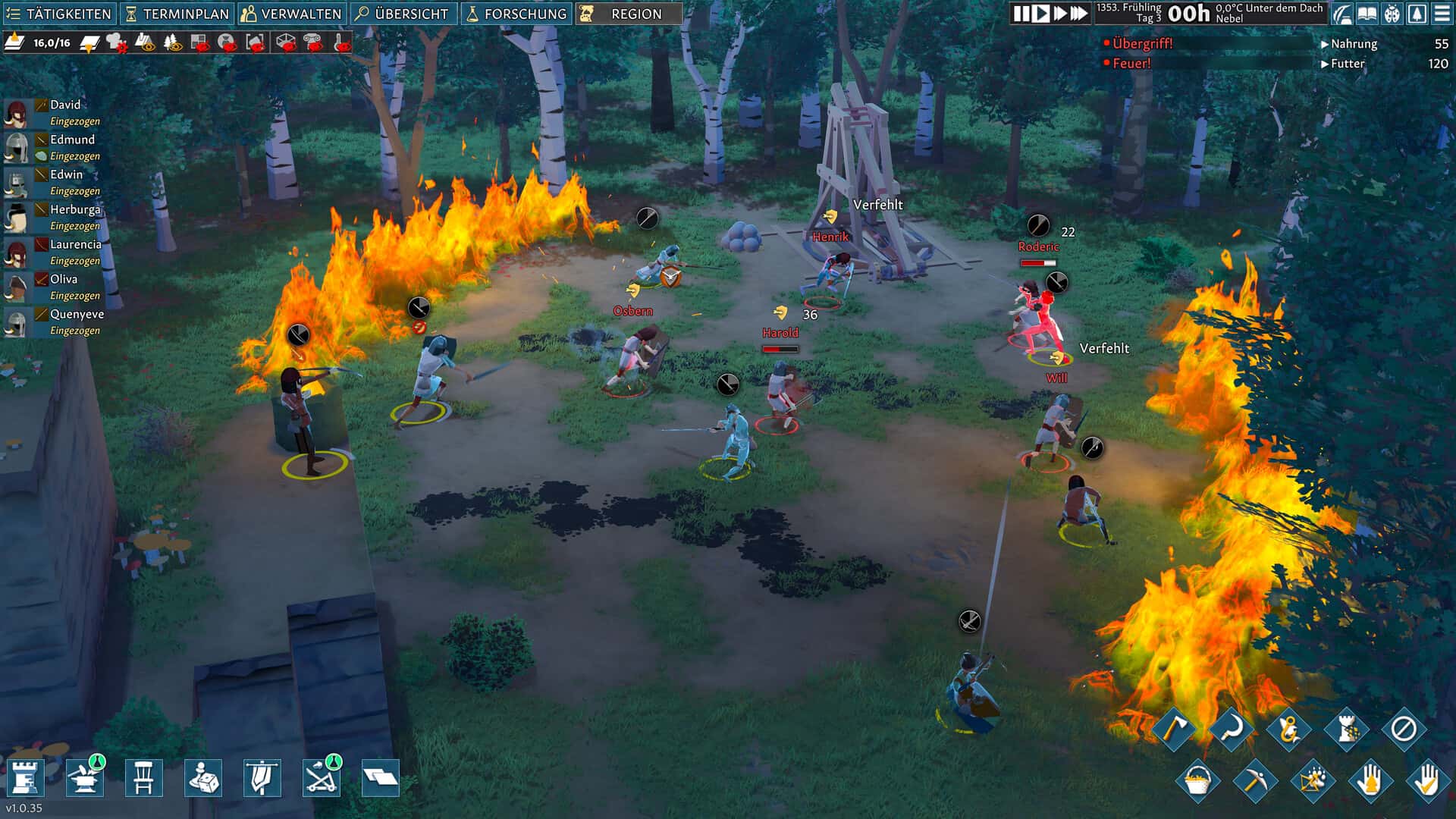1456x819 pixels.
Task: Select settler Herburga in the roster
Action: (74, 209)
